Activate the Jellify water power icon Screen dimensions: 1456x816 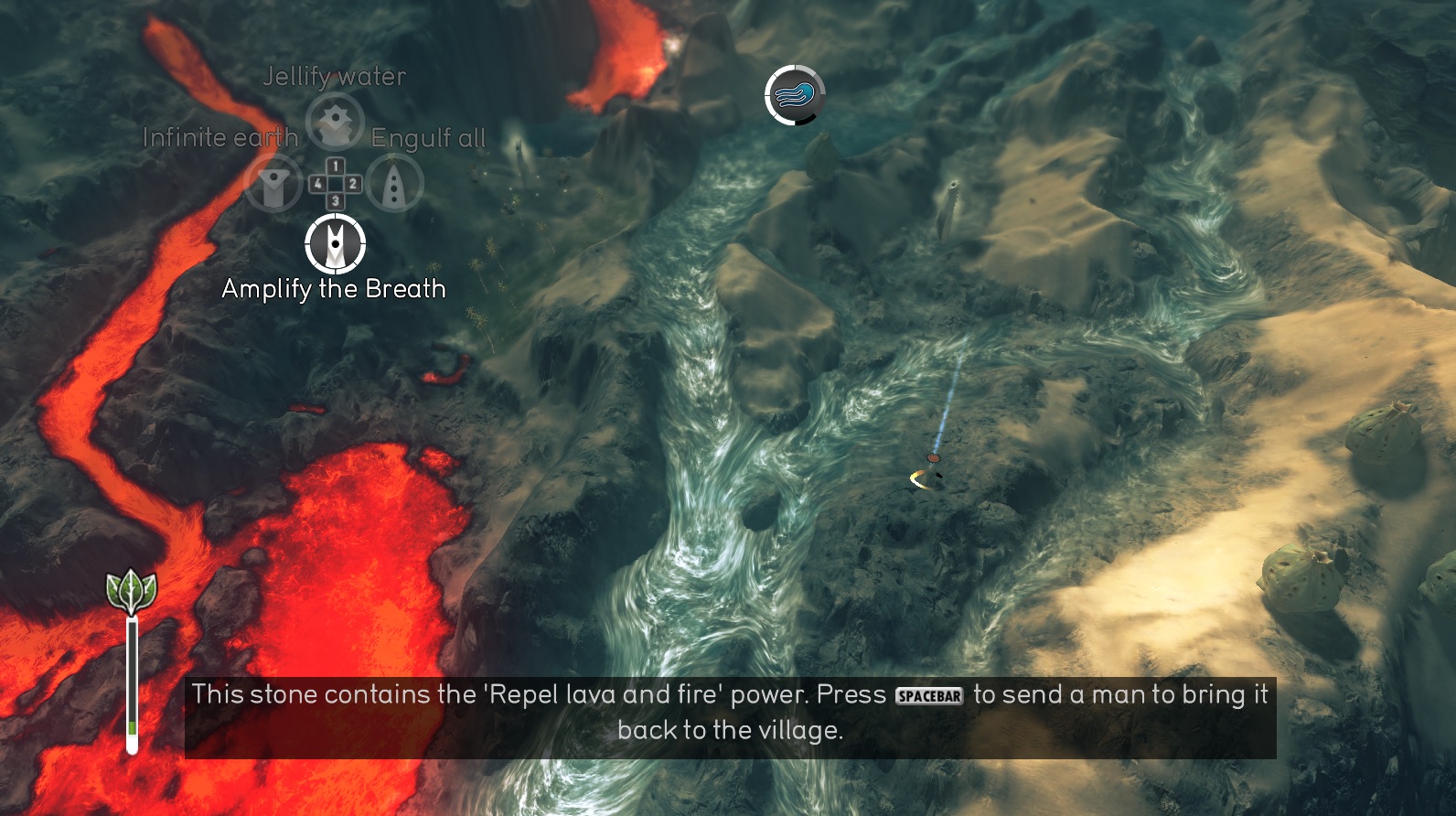click(x=335, y=122)
